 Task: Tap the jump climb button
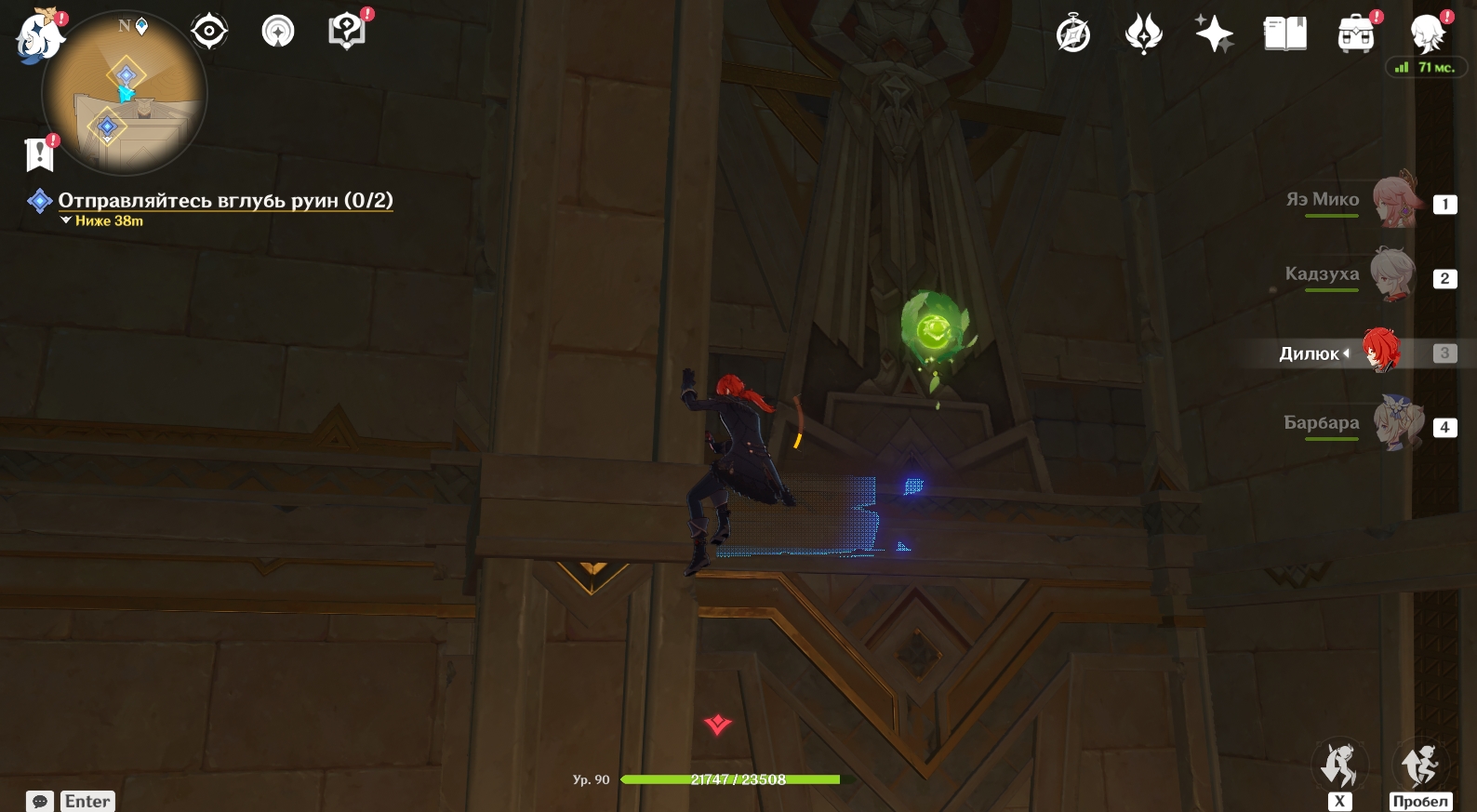point(1419,766)
